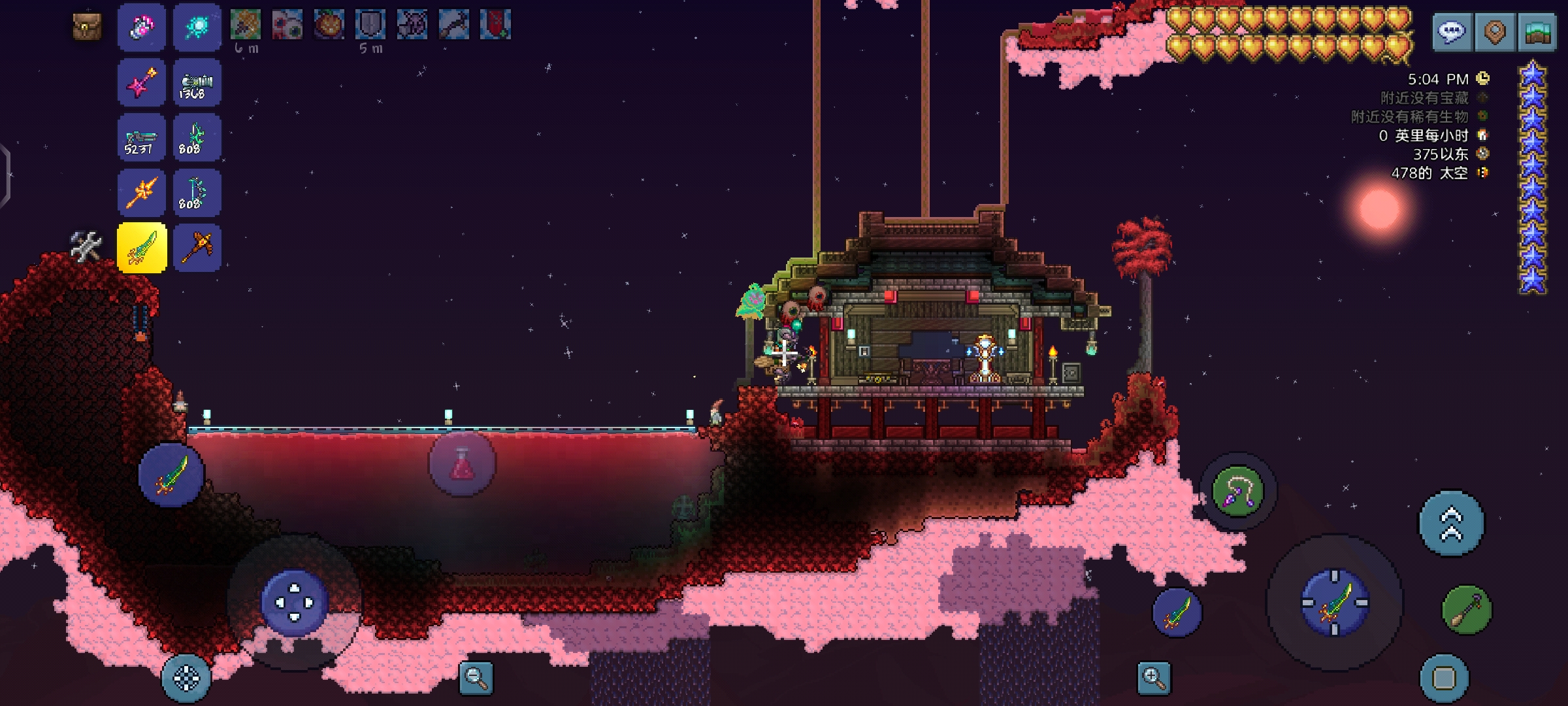This screenshot has height=706, width=1568.
Task: Select the cyan magic mirror slot
Action: pos(197,27)
